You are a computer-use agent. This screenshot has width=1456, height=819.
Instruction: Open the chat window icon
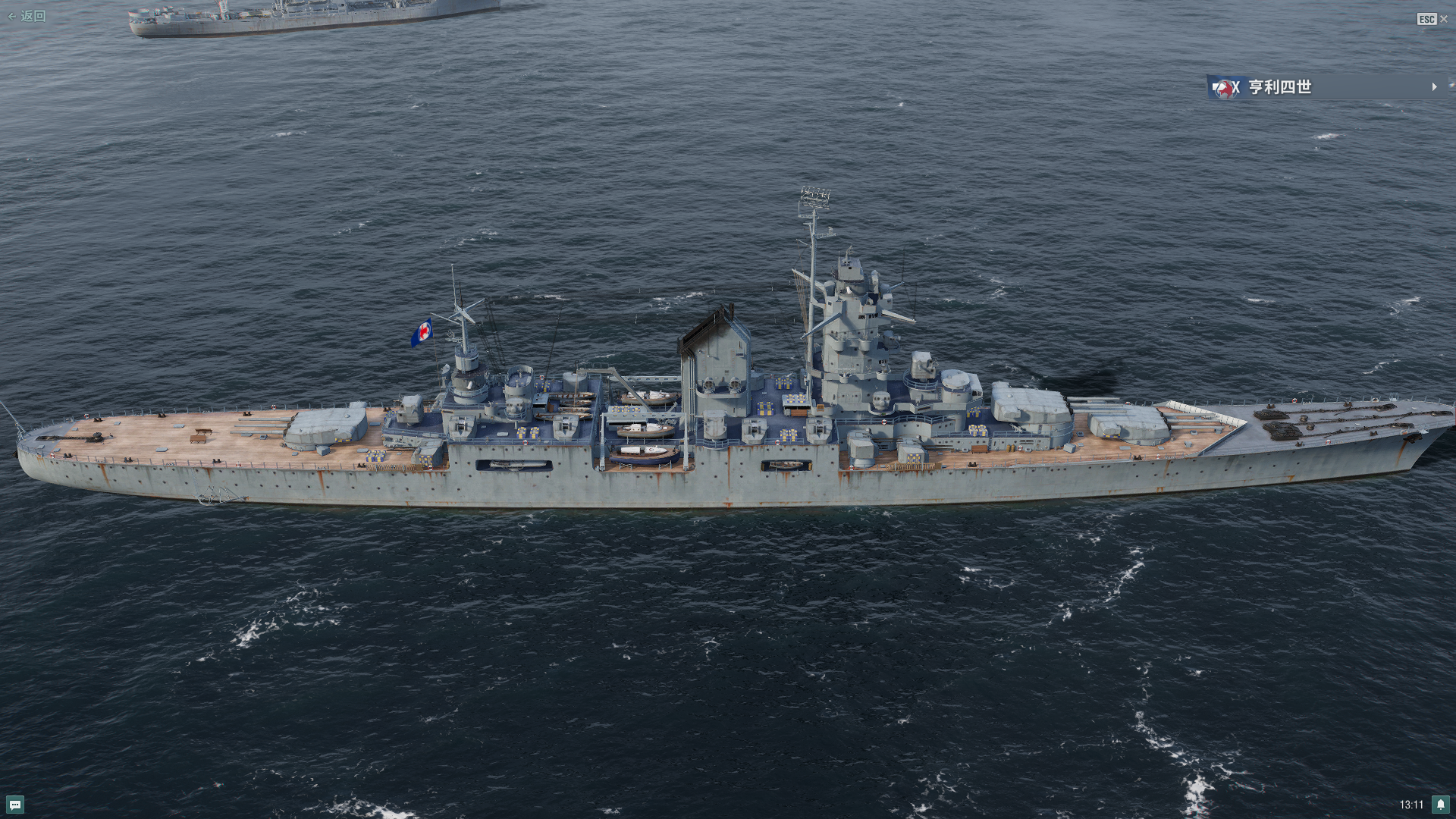coord(15,805)
